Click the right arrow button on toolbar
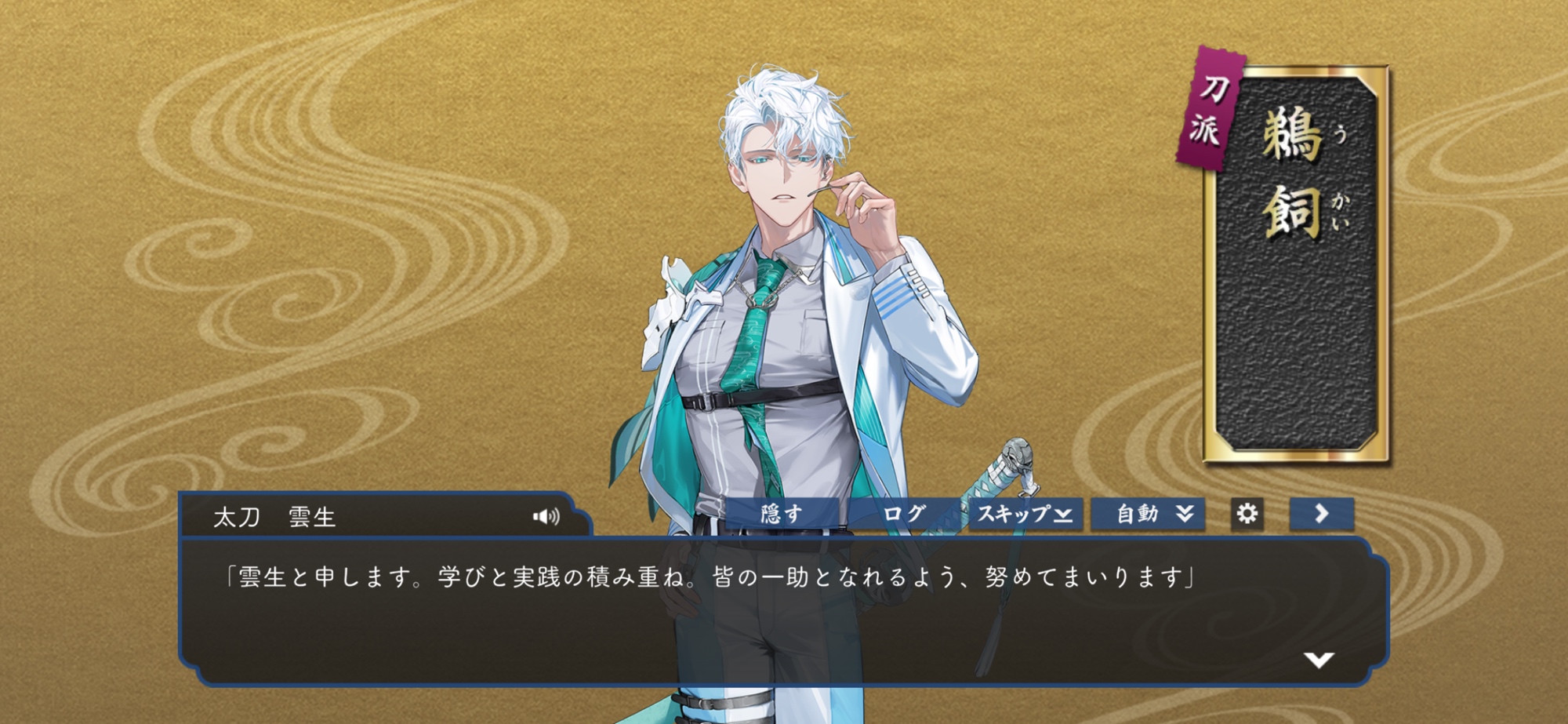This screenshot has height=724, width=1568. tap(1322, 514)
